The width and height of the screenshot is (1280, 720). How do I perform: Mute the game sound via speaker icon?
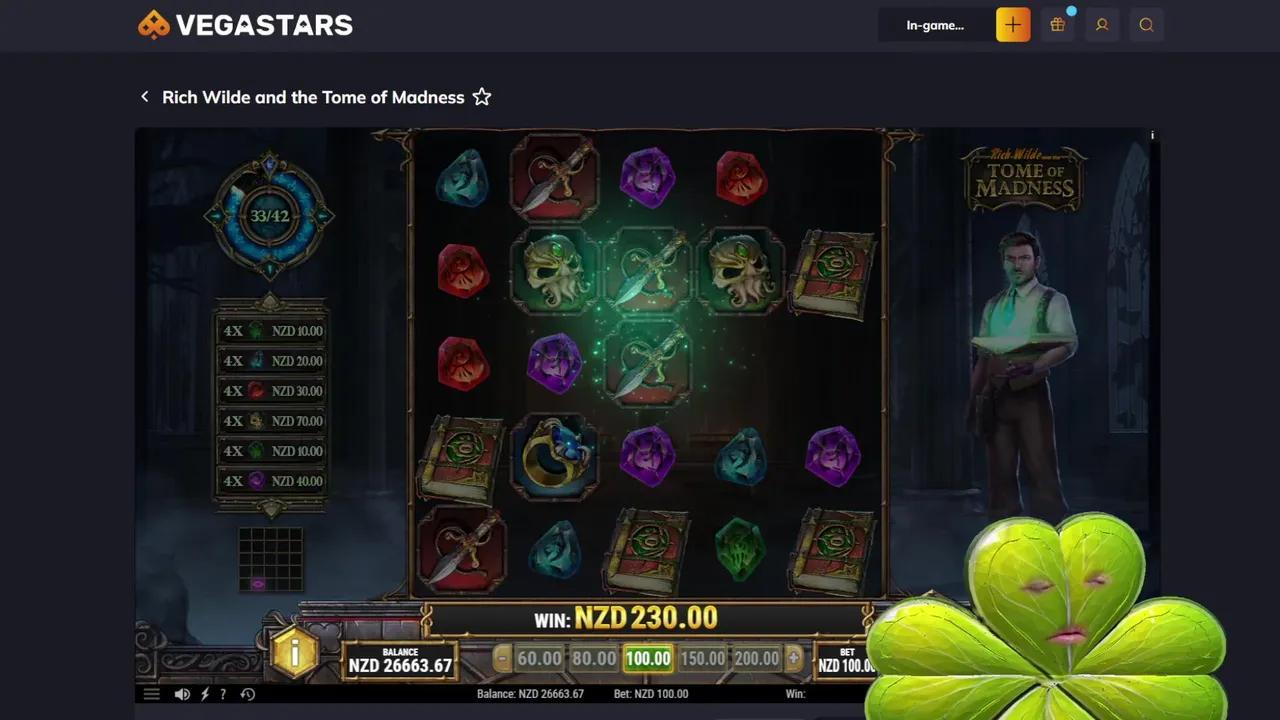[182, 693]
